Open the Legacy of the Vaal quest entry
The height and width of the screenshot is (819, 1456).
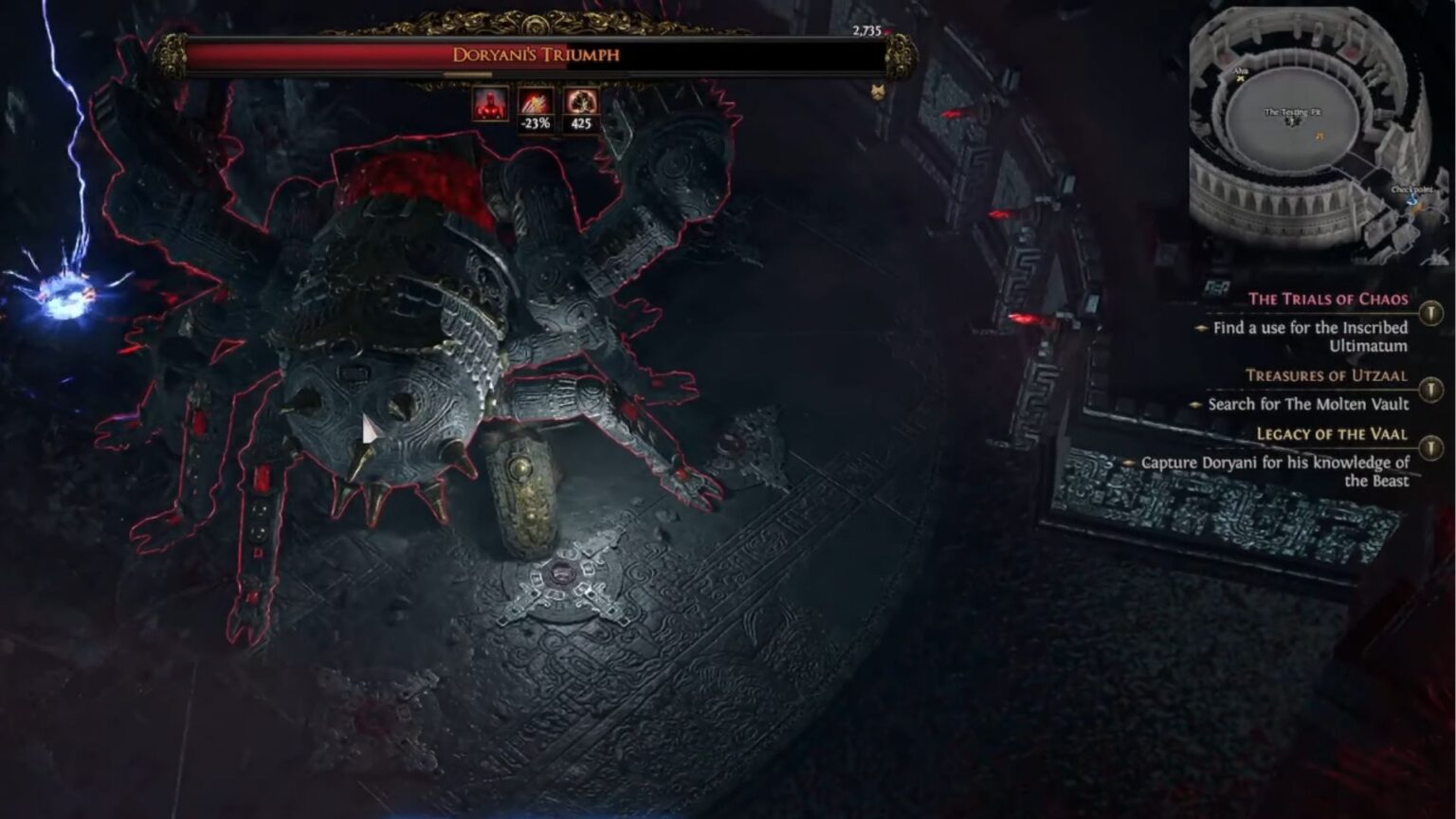tap(1331, 435)
